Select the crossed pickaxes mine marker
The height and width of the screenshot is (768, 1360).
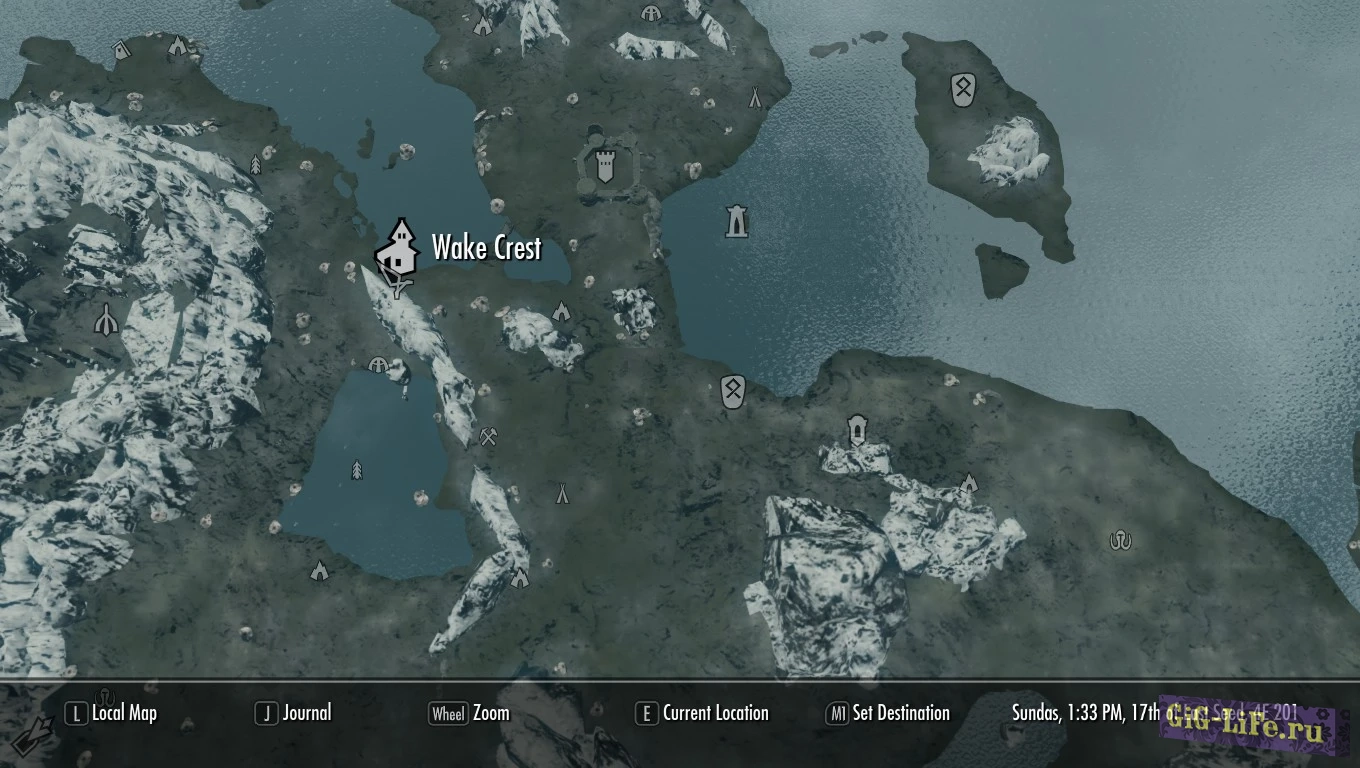tap(488, 437)
